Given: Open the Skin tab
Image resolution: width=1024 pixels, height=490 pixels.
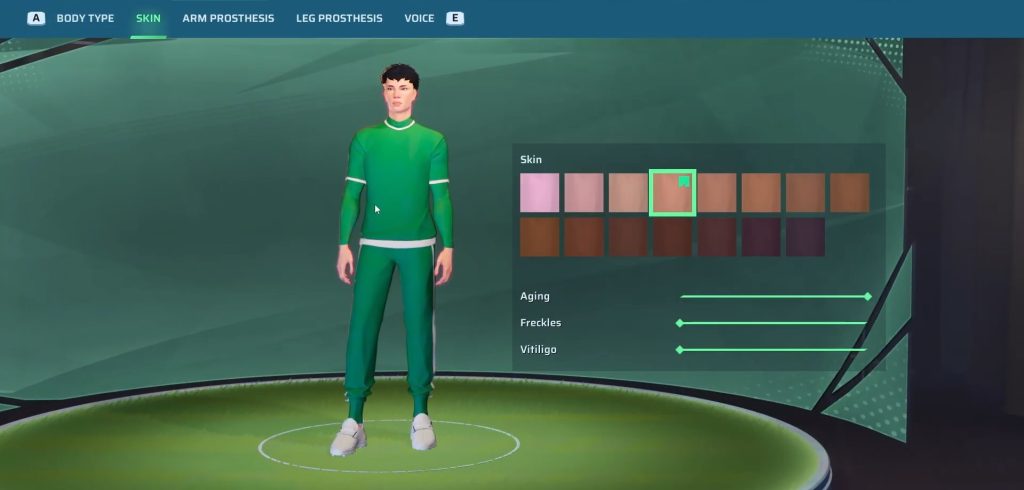Looking at the screenshot, I should 148,18.
